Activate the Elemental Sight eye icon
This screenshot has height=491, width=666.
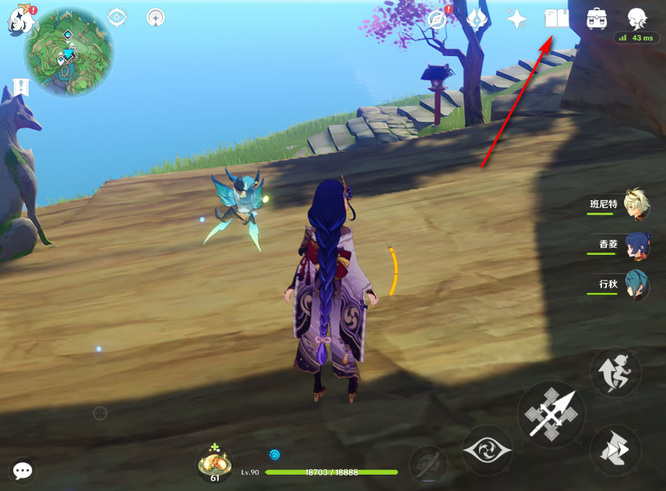(116, 18)
